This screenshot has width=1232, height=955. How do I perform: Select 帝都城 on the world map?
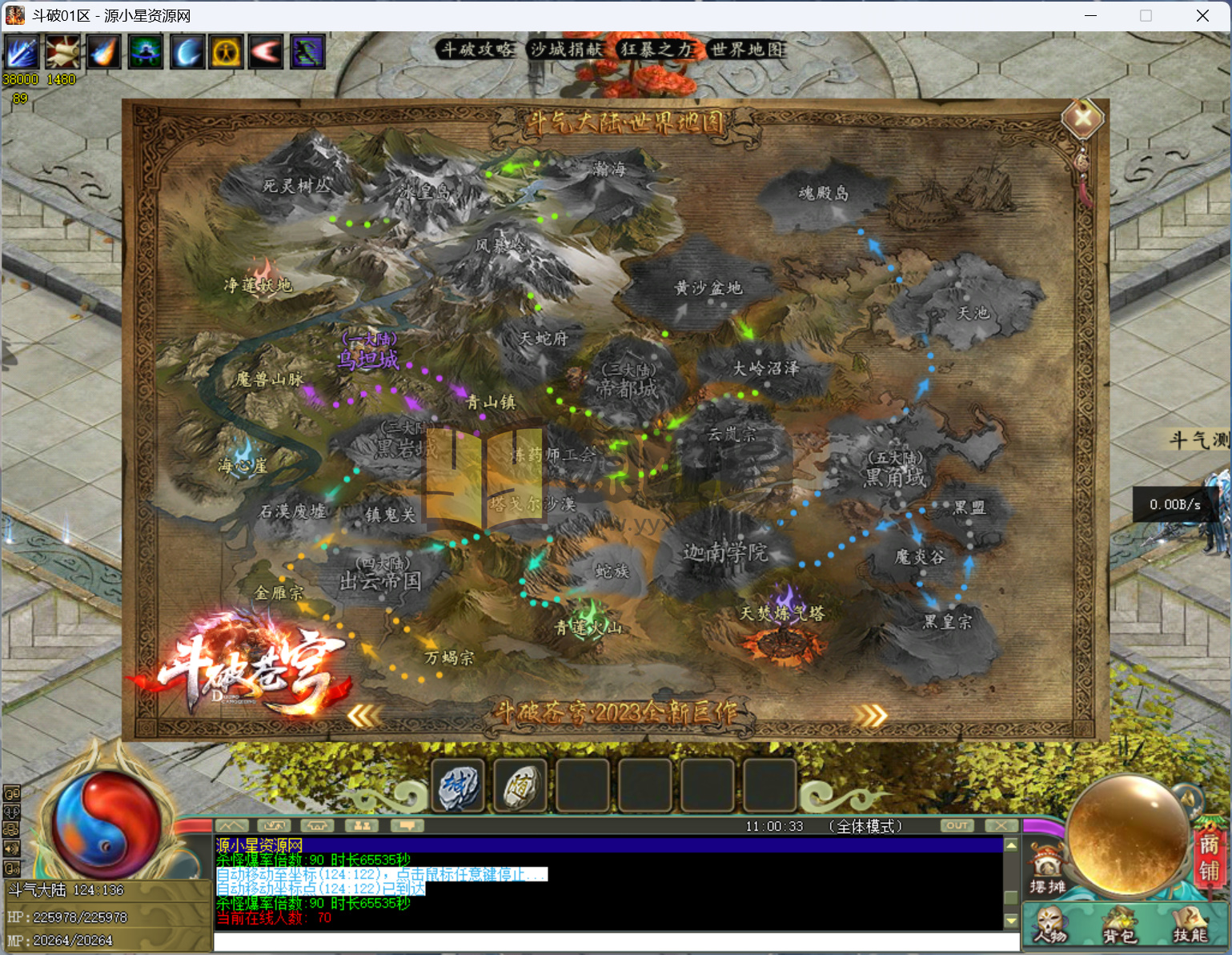628,388
